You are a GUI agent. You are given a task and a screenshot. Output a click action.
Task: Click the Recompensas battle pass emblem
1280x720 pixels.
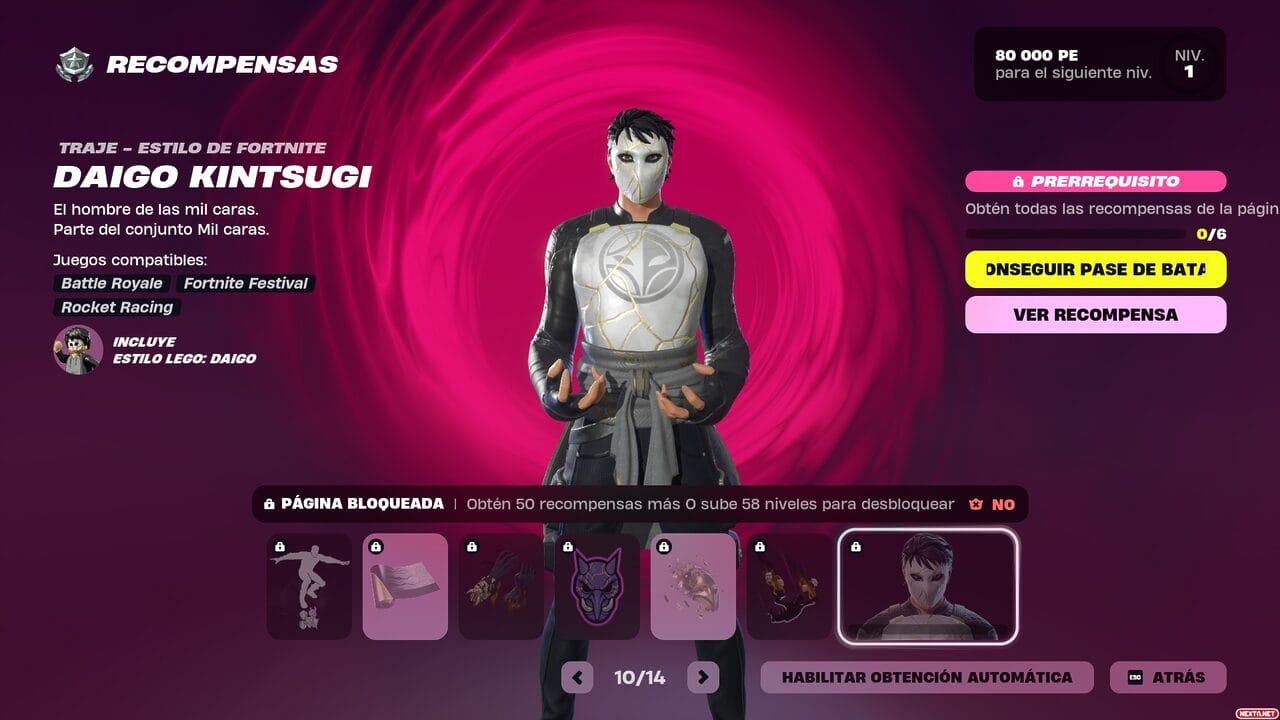[x=74, y=65]
